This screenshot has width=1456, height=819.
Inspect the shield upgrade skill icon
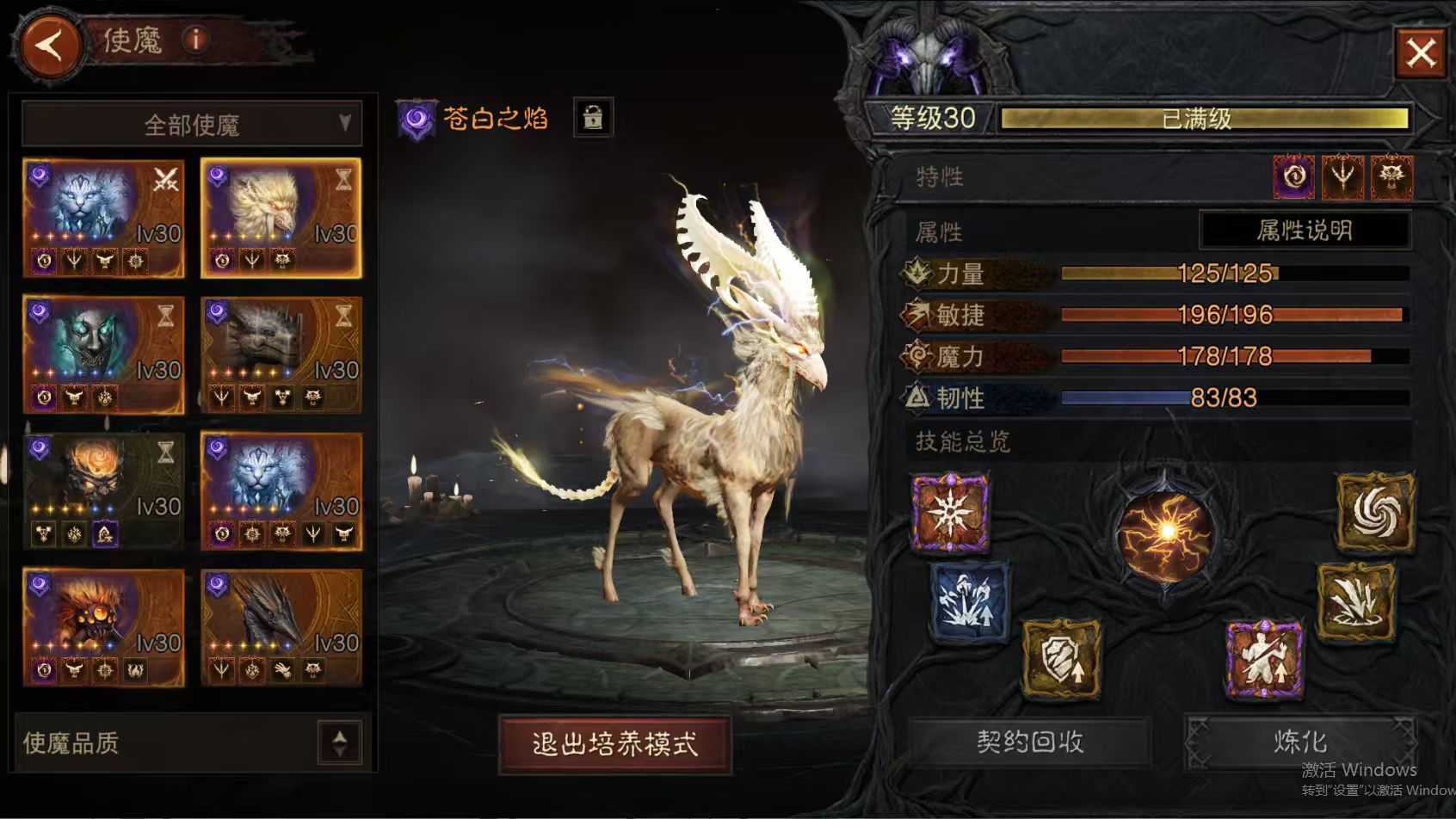(x=1061, y=660)
